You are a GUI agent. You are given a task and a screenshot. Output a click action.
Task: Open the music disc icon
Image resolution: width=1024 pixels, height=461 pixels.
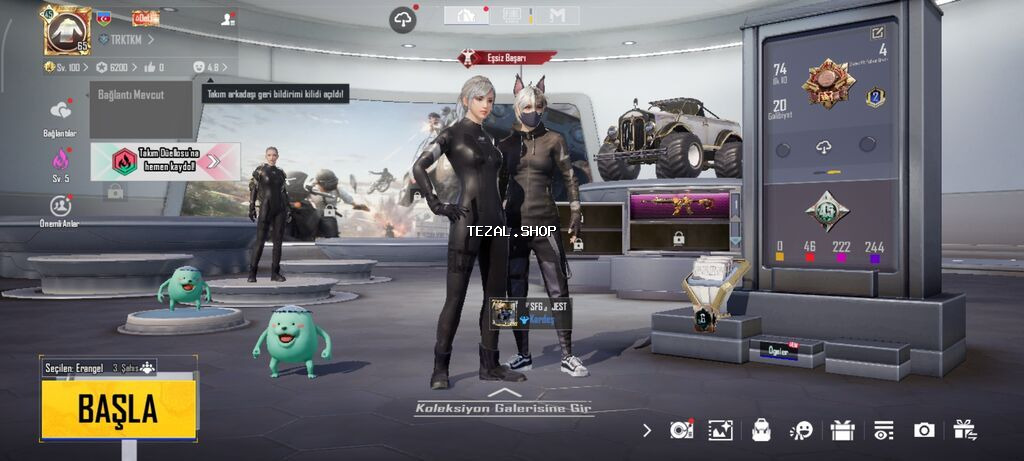680,430
